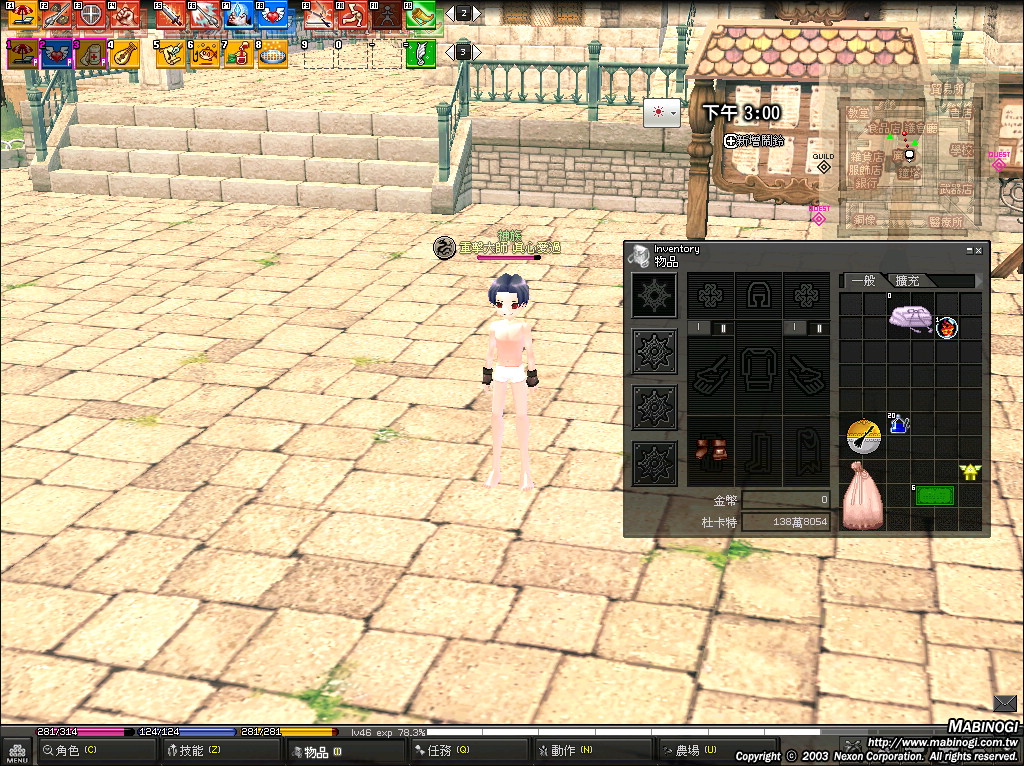This screenshot has width=1024, height=766.
Task: Select the 一般 inventory tab
Action: point(862,281)
